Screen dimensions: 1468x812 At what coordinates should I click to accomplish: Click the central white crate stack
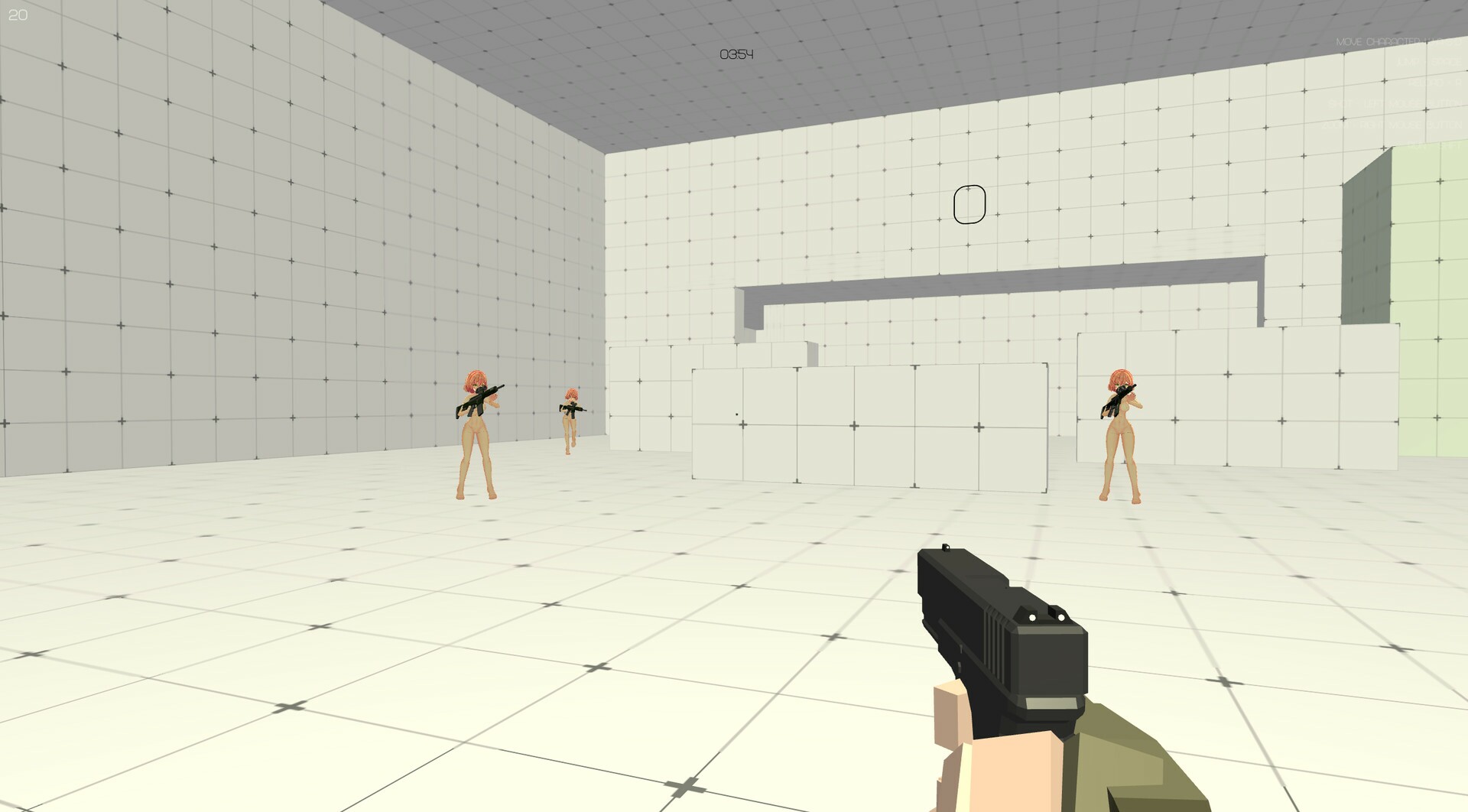pyautogui.click(x=864, y=421)
